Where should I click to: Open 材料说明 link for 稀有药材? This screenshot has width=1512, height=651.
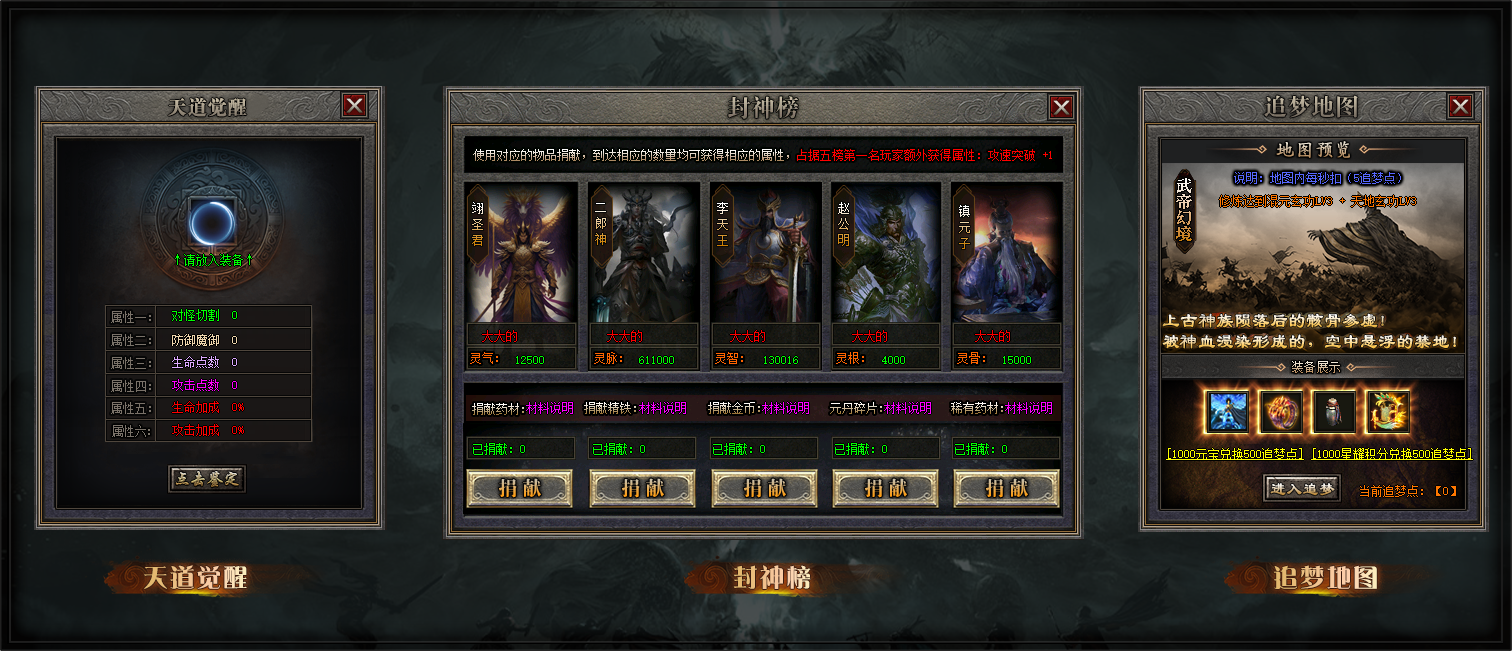1029,408
